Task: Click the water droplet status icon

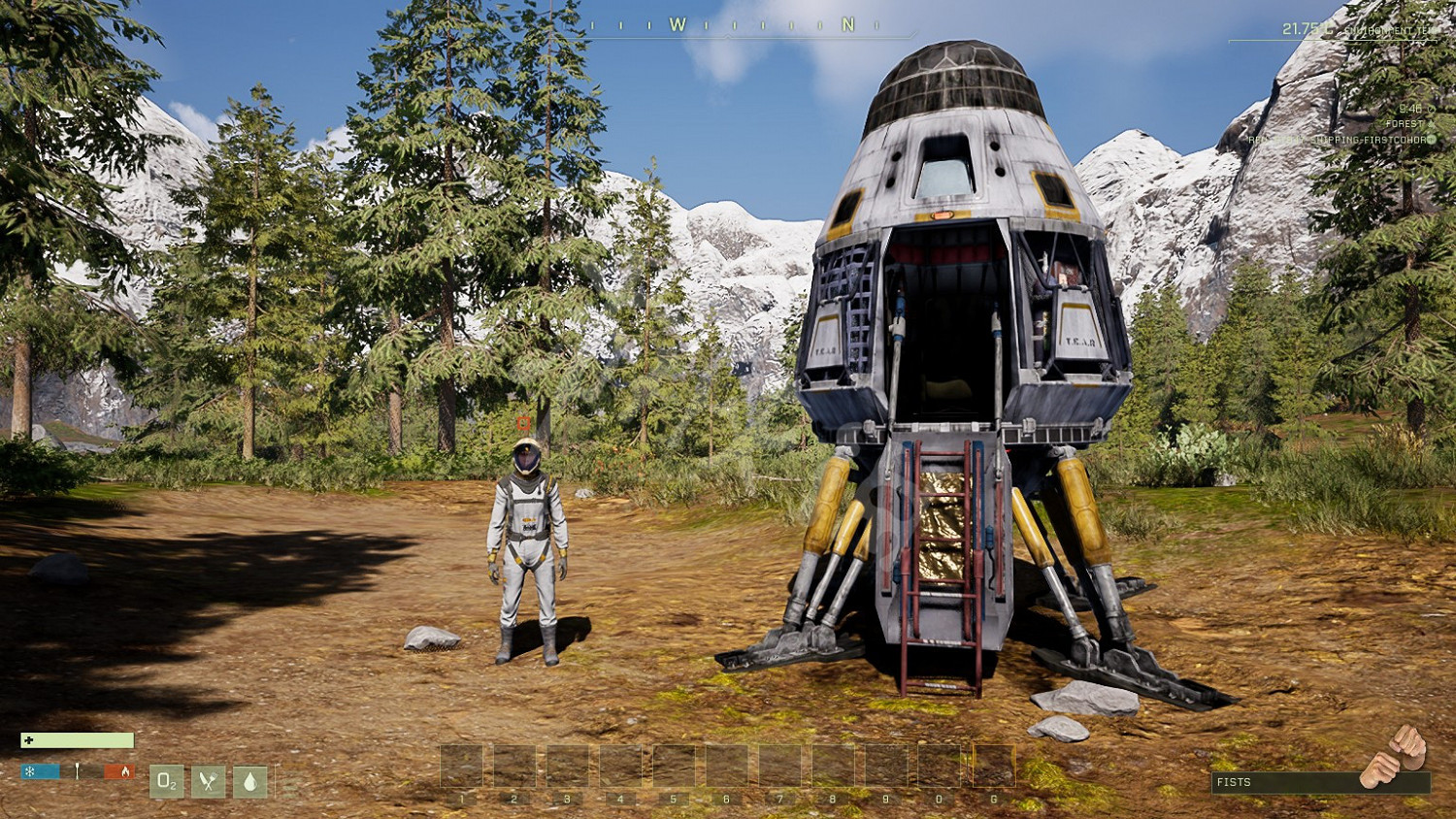Action: tap(249, 781)
